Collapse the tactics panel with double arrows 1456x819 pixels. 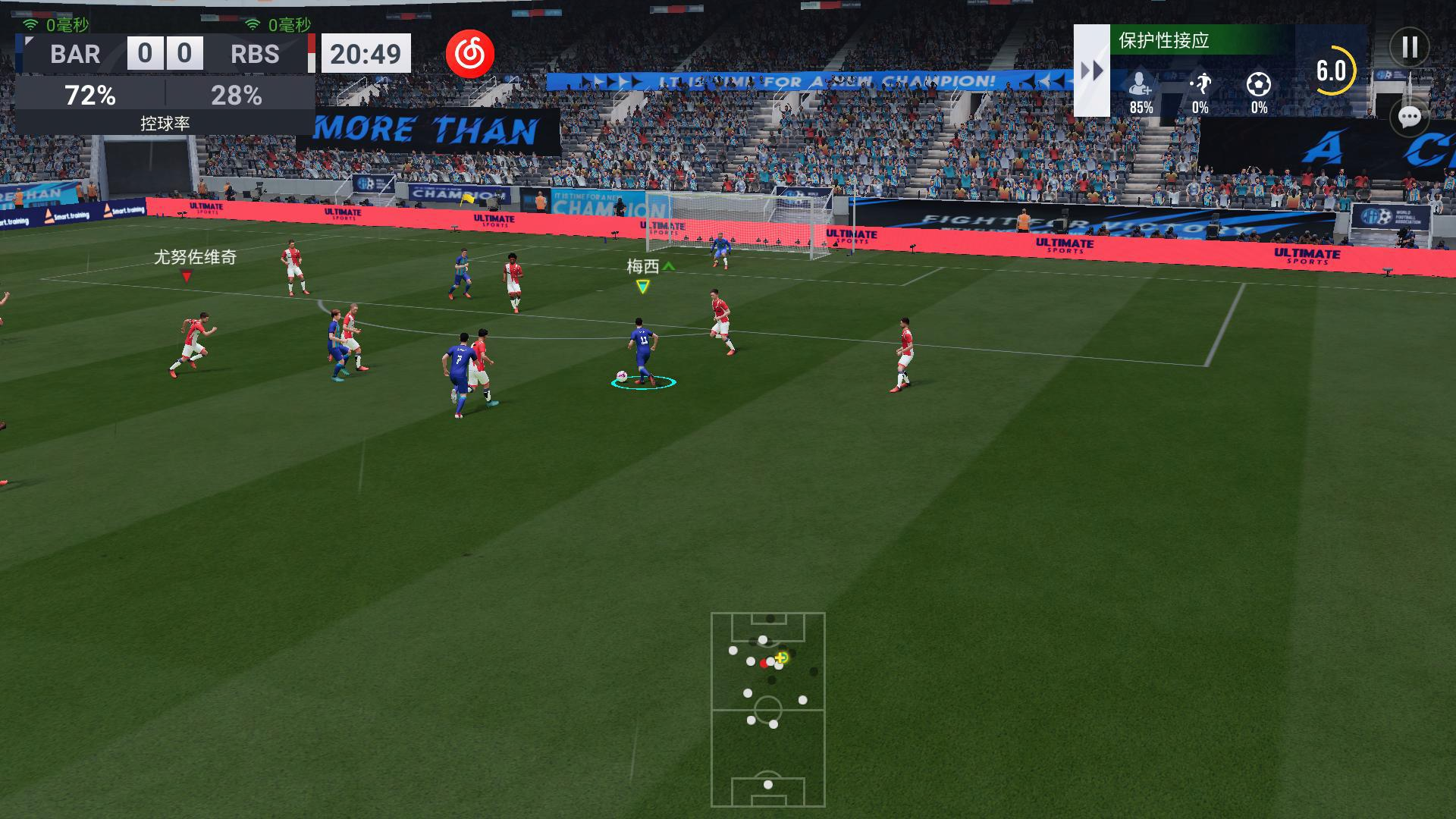click(x=1091, y=71)
